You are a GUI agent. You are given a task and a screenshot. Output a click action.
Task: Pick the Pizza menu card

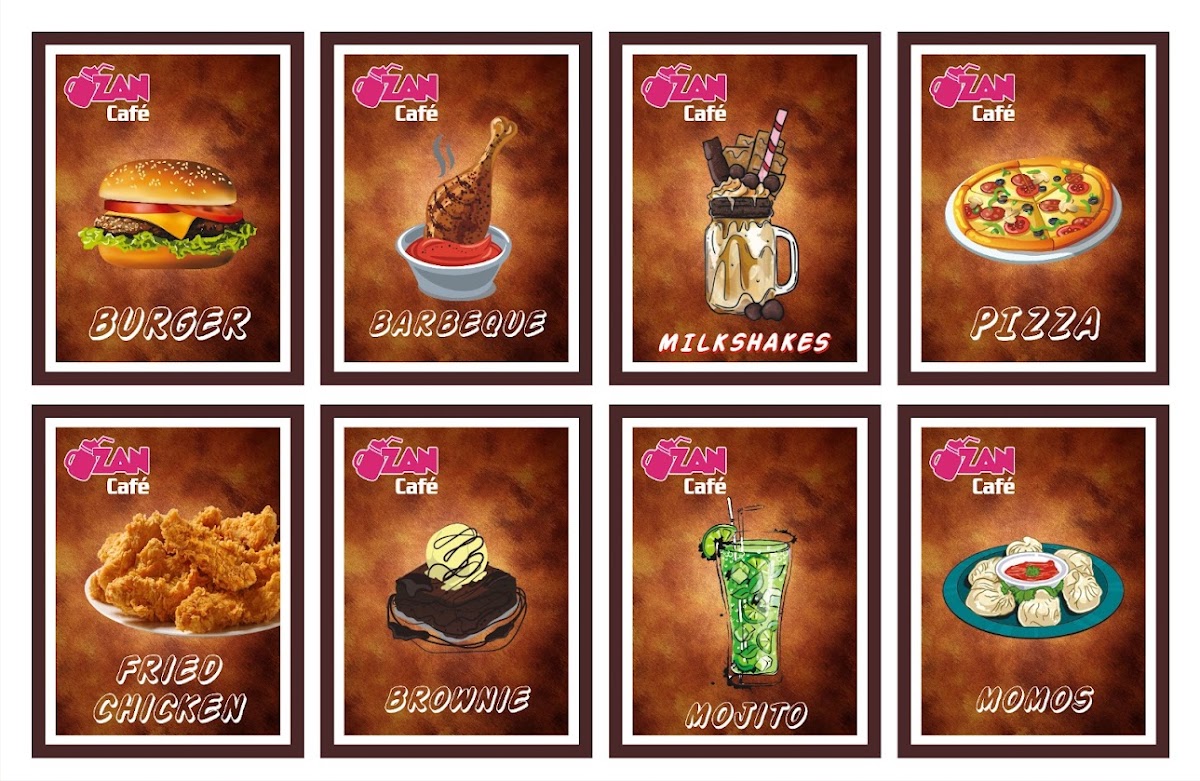click(x=1033, y=208)
